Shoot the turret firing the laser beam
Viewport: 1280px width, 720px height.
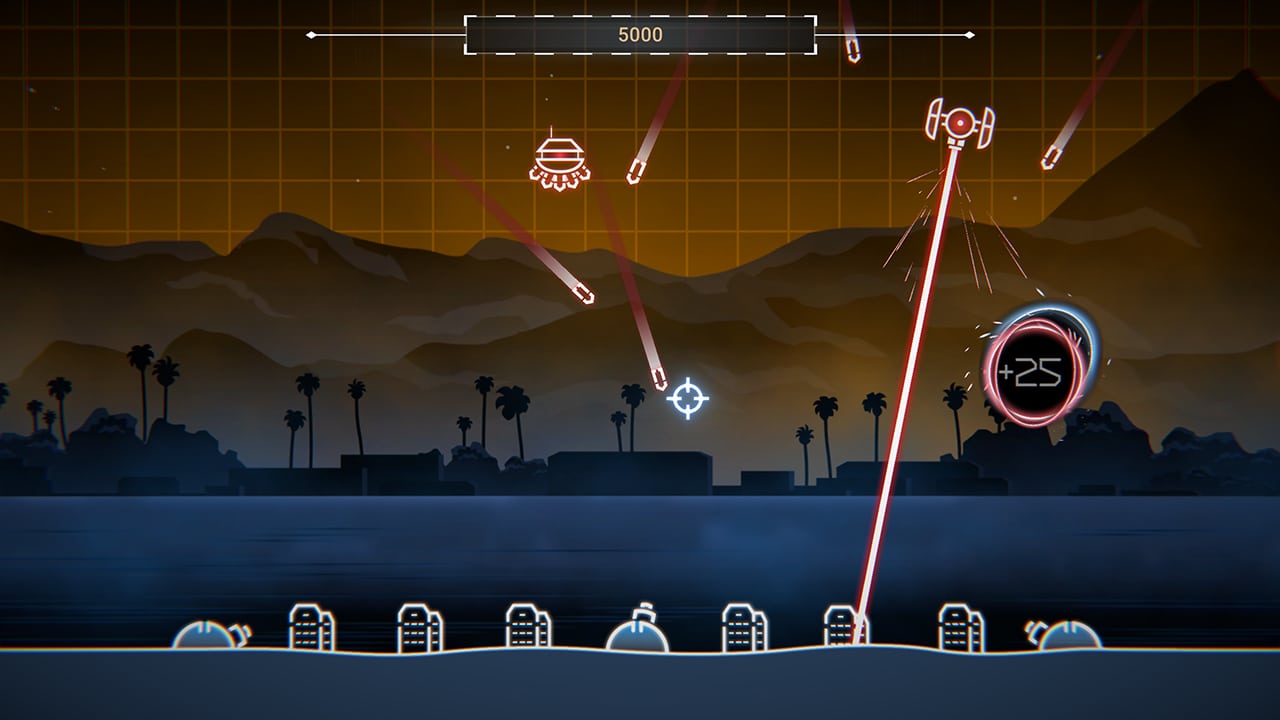click(x=960, y=122)
